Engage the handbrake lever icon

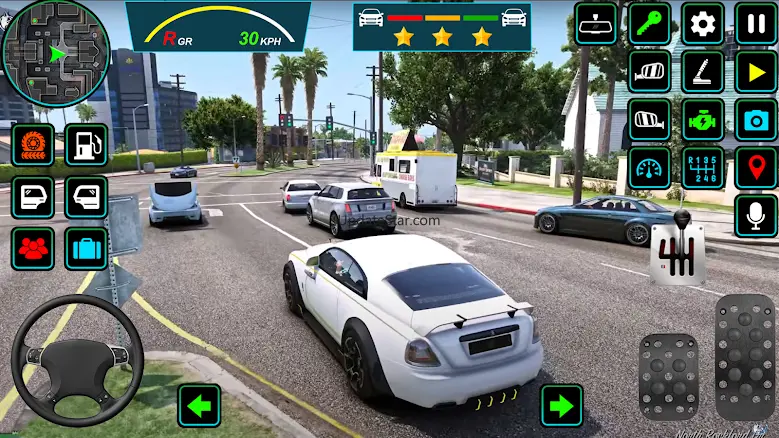(x=702, y=71)
